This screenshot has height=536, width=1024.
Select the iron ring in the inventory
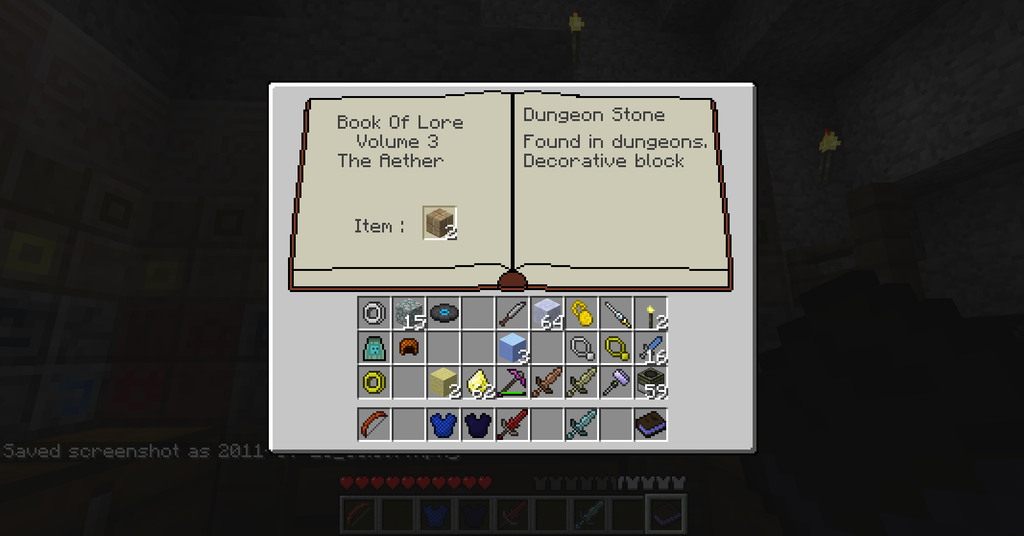374,313
